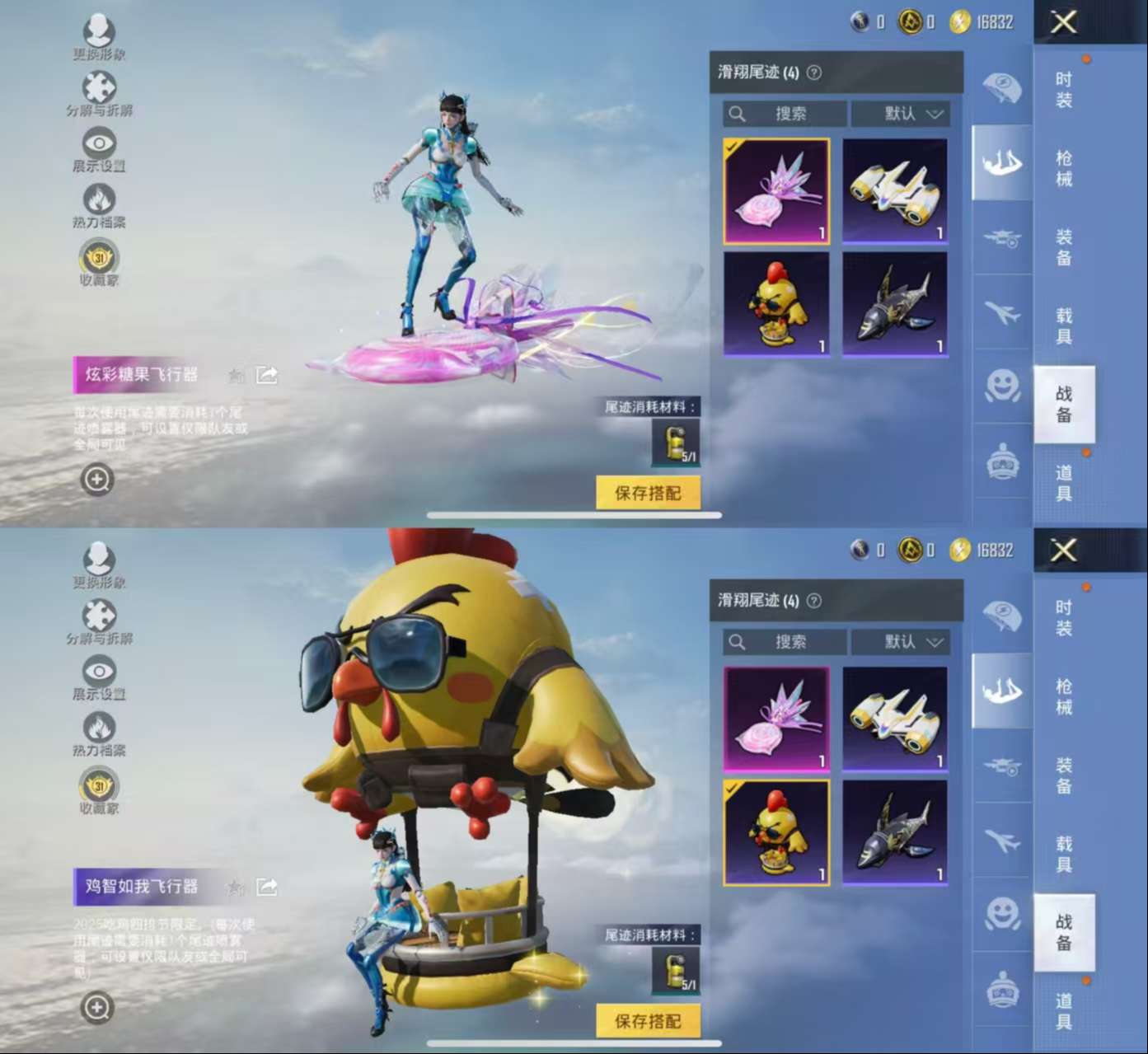Close the candy glider wardrobe with X
Image resolution: width=1148 pixels, height=1054 pixels.
click(x=1063, y=22)
